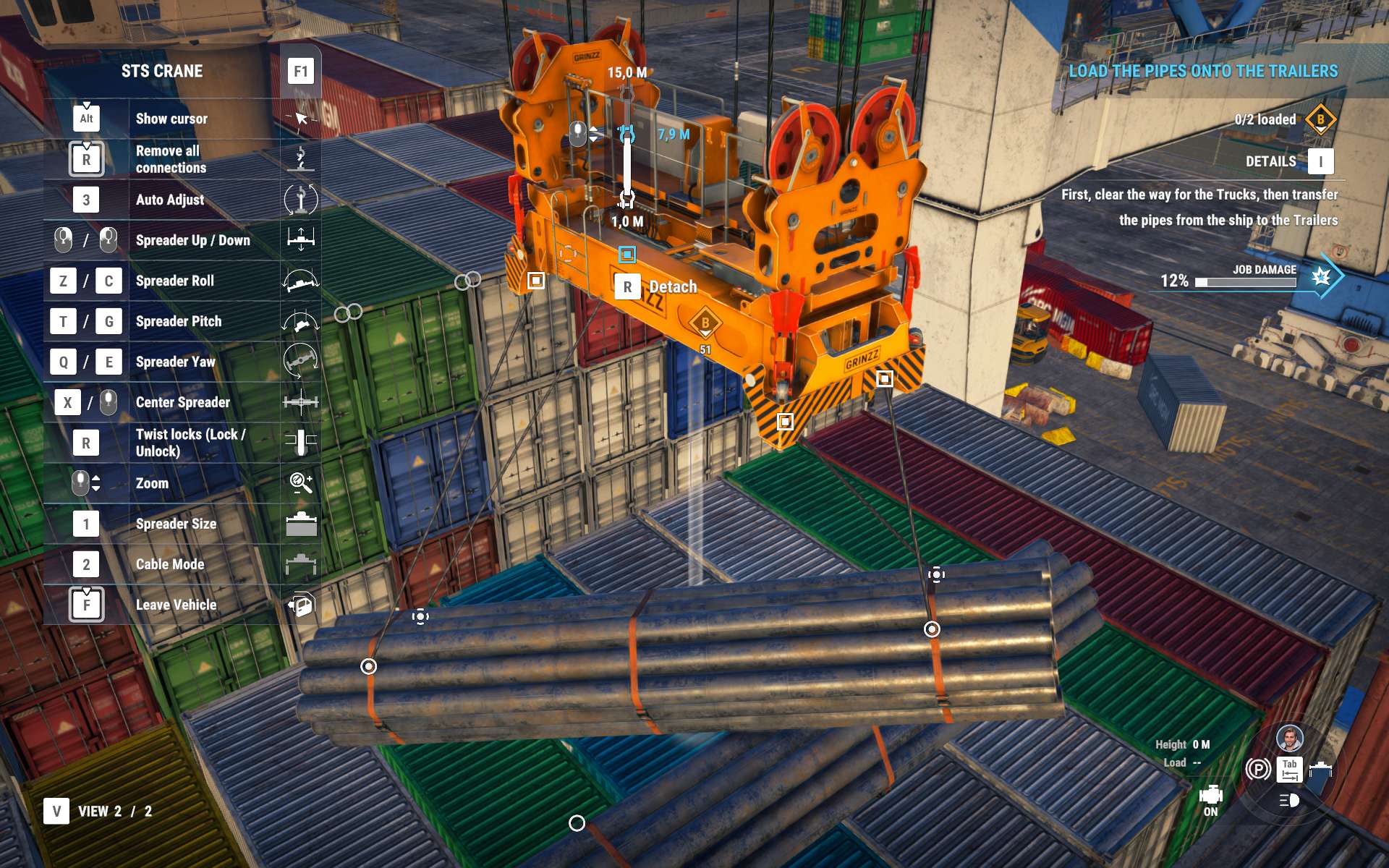The width and height of the screenshot is (1389, 868).
Task: Select the driver portrait icon
Action: [x=1289, y=738]
